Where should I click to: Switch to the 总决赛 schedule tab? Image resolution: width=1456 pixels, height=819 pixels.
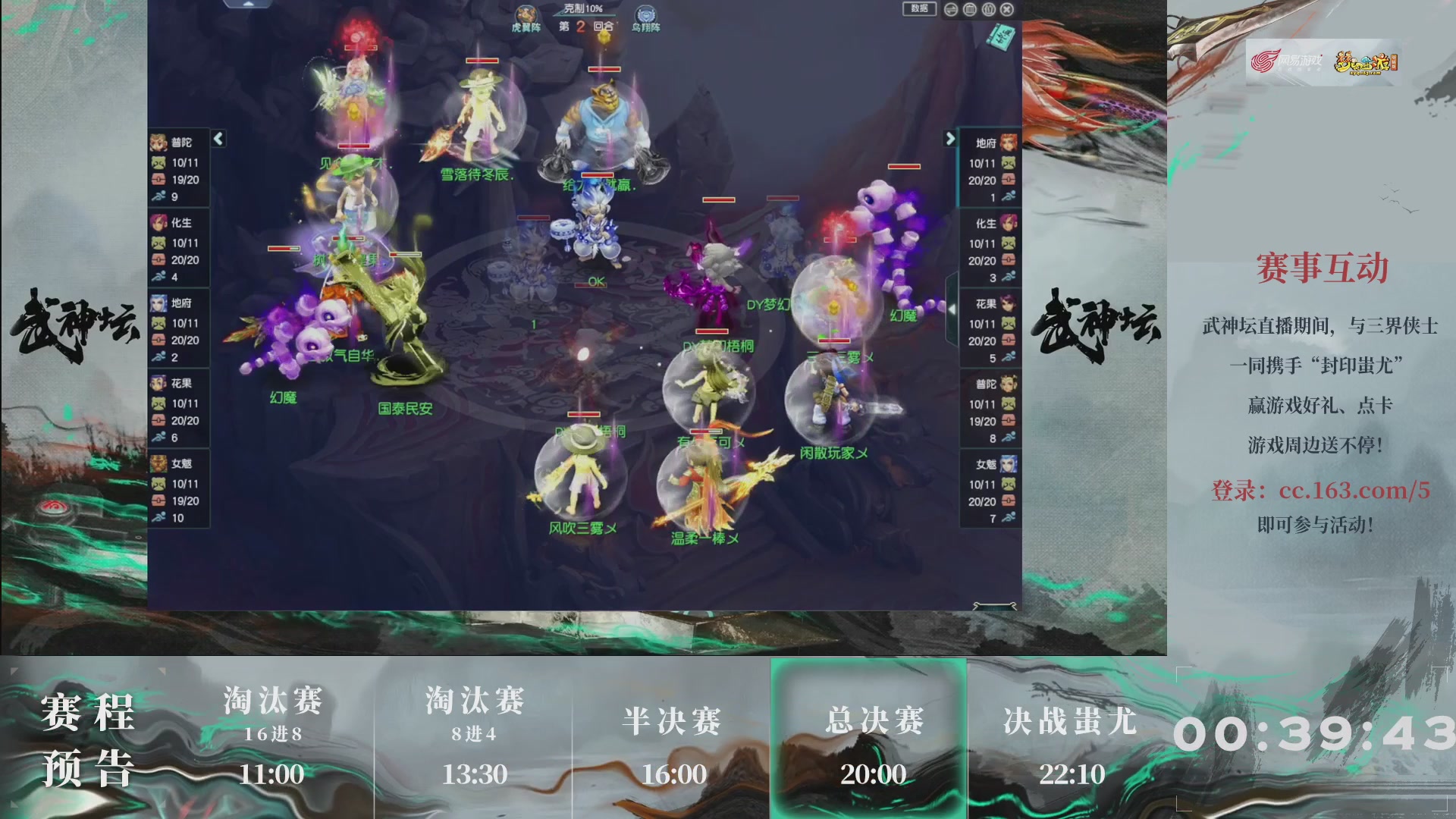(871, 724)
